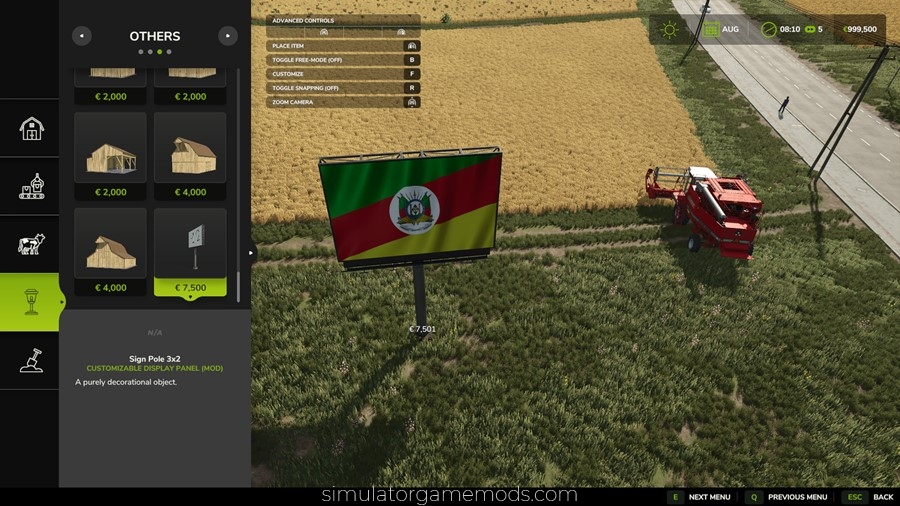Go to the next category with the right arrow
900x506 pixels.
pos(228,36)
